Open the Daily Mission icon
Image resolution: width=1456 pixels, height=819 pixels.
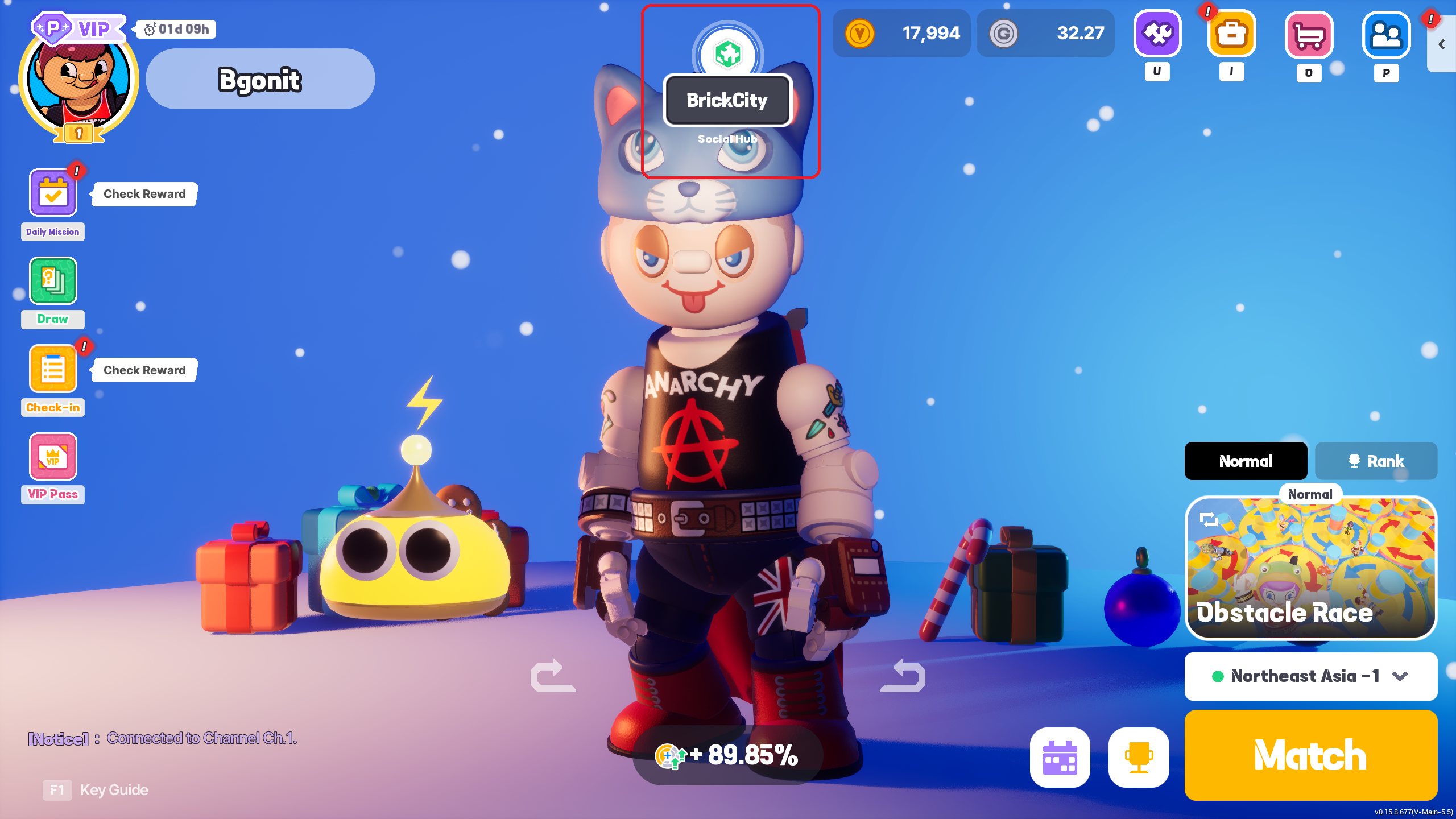tap(53, 193)
